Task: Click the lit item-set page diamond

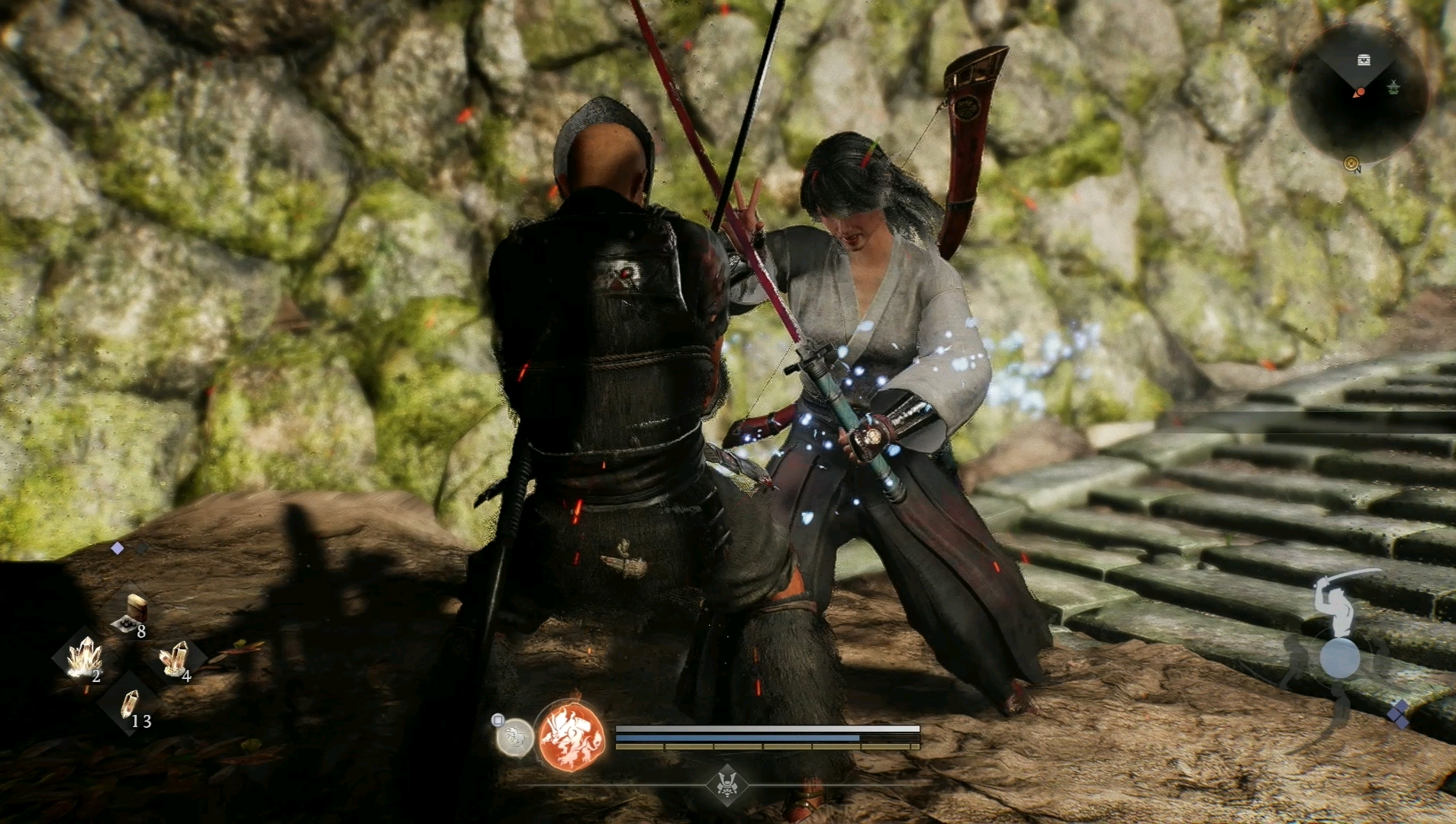Action: coord(118,548)
